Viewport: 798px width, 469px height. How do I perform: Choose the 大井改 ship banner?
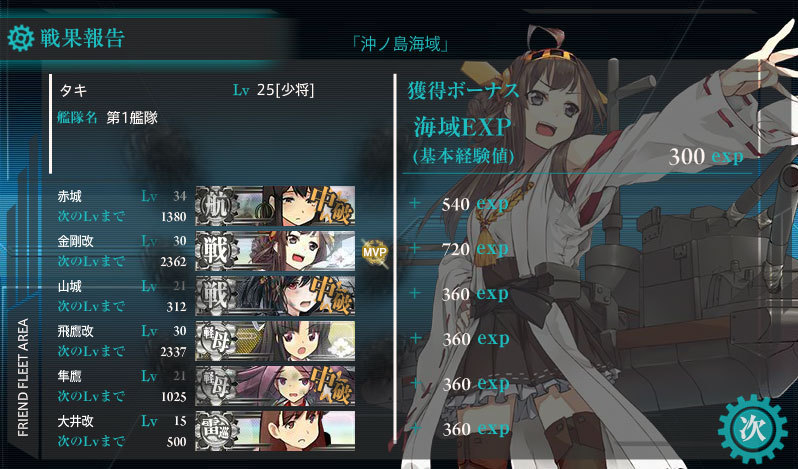[275, 428]
